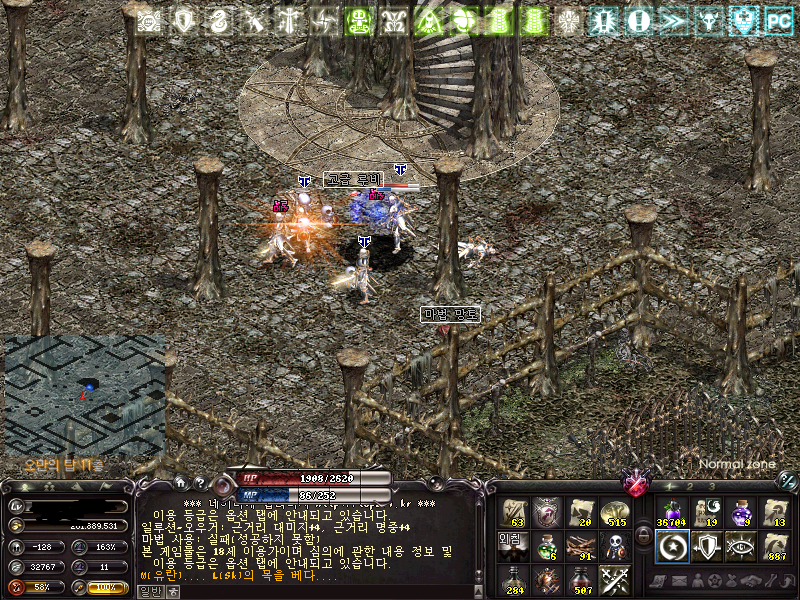
Task: Select the bundle of arrows showing 91
Action: 580,547
